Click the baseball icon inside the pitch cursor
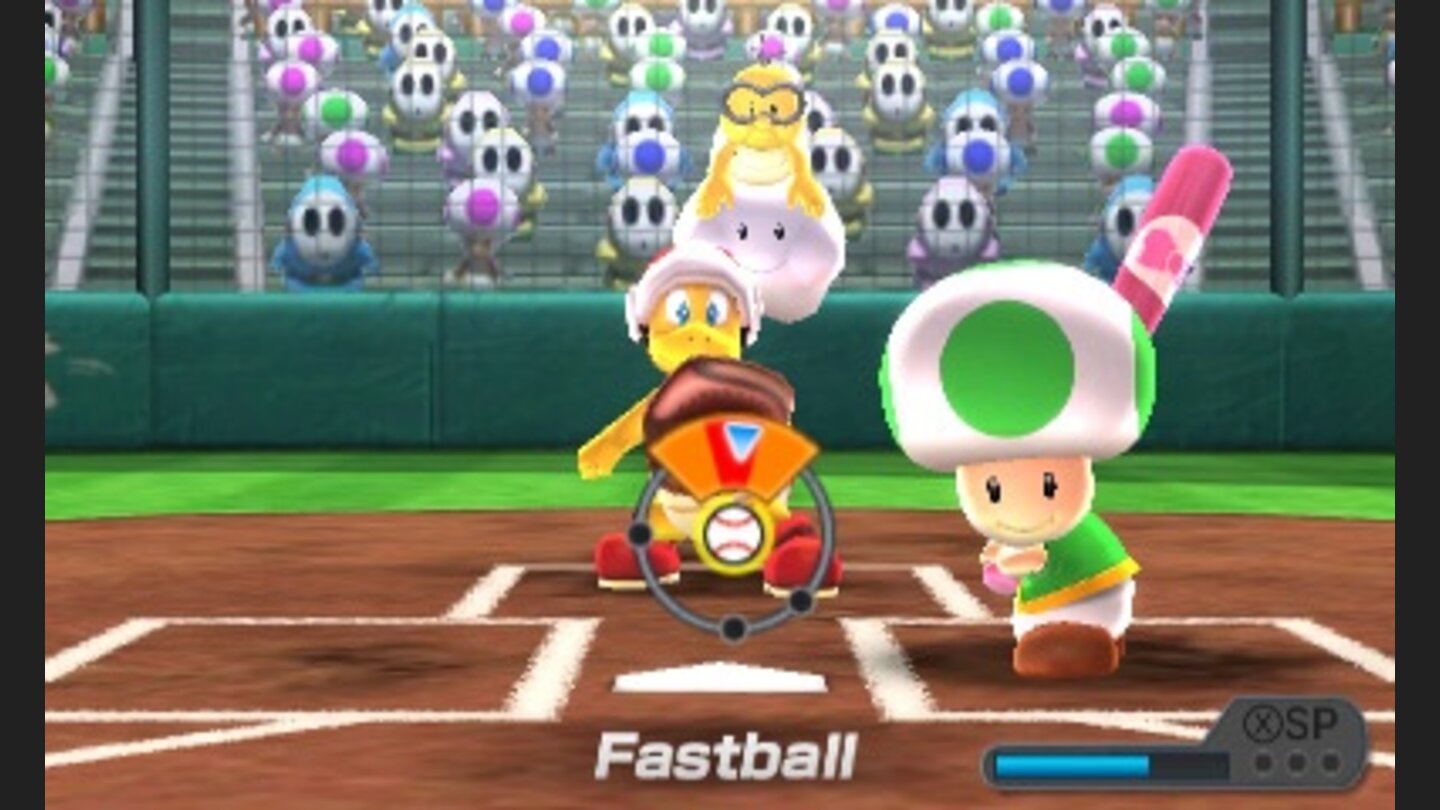1440x810 pixels. point(735,534)
